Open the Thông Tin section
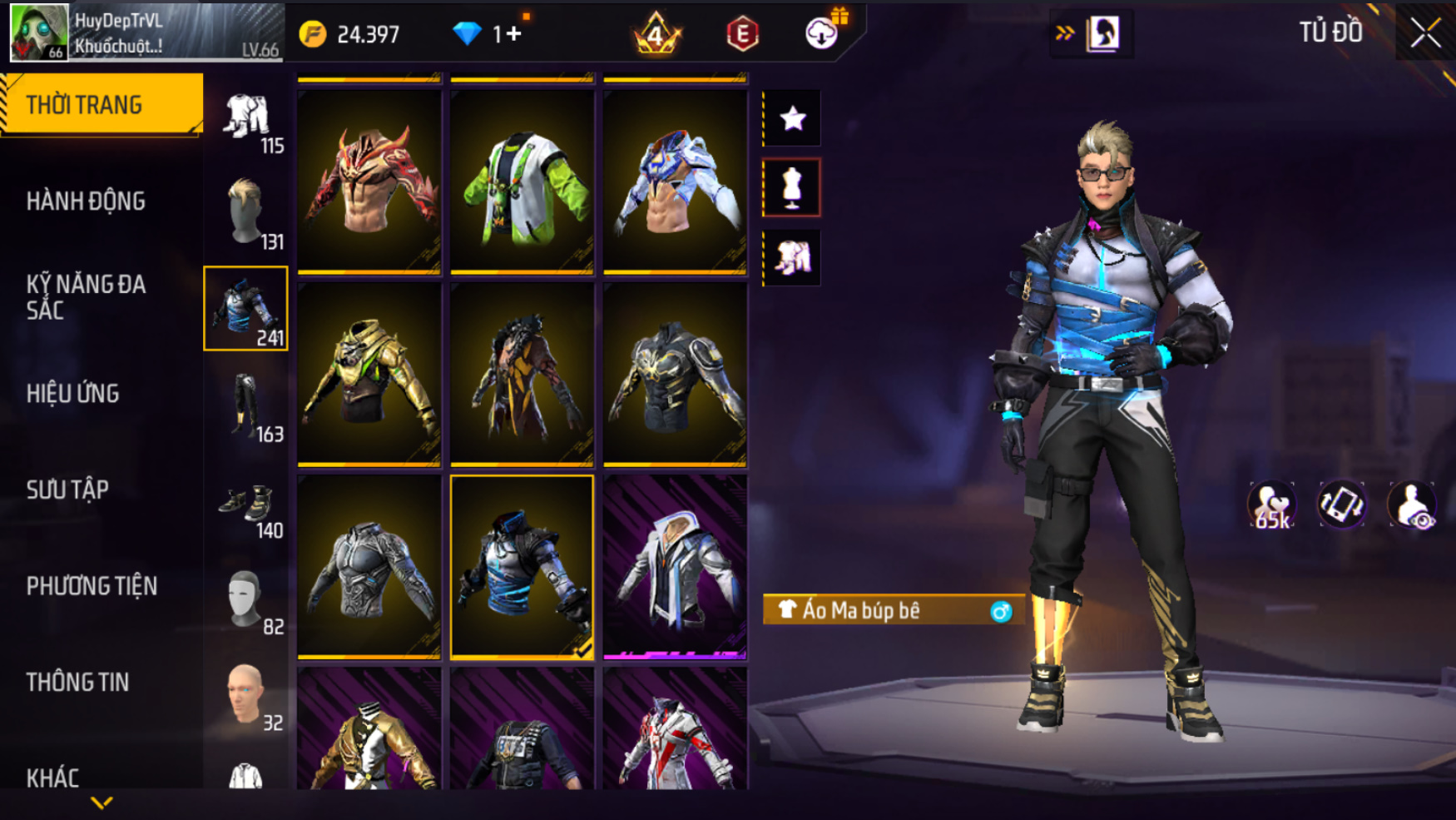This screenshot has width=1456, height=820. pyautogui.click(x=78, y=683)
